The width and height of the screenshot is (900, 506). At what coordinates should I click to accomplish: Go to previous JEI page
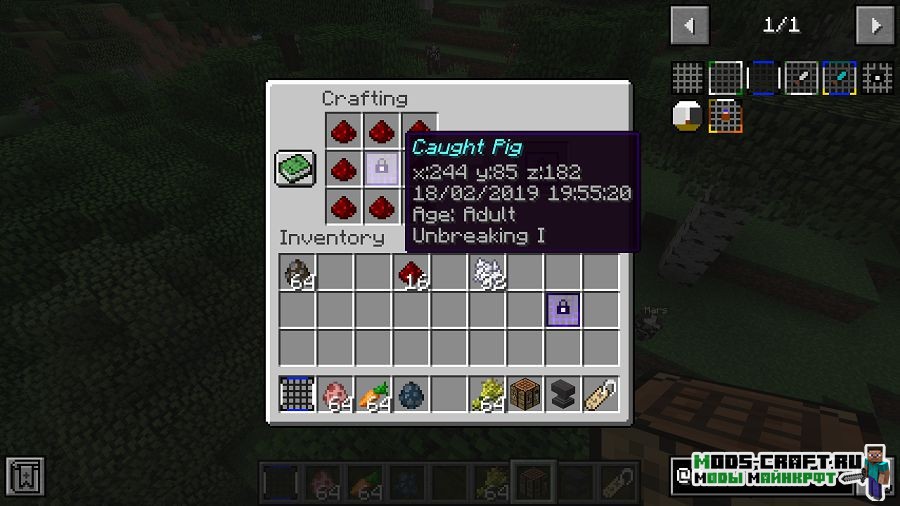pos(690,25)
